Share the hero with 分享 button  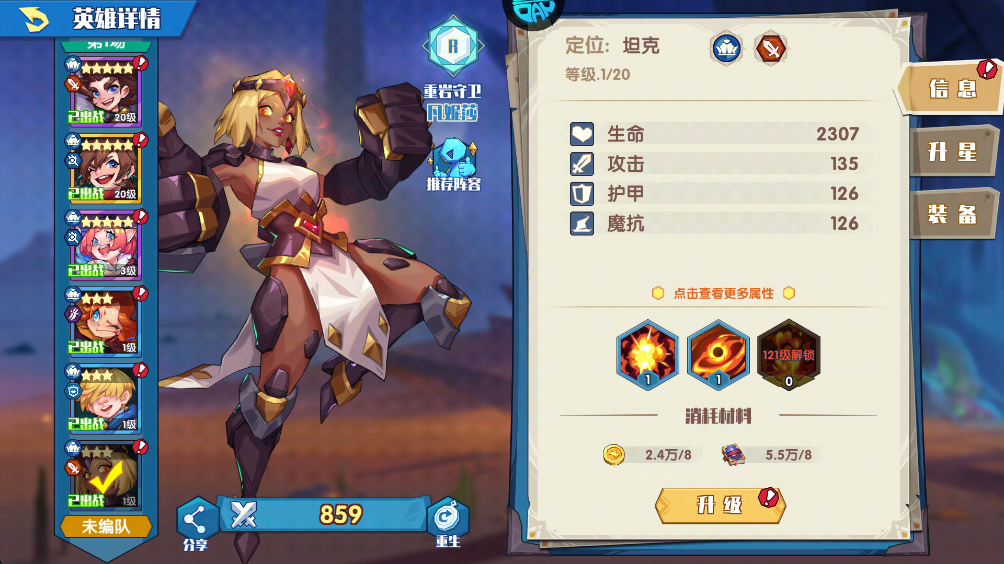pos(196,521)
